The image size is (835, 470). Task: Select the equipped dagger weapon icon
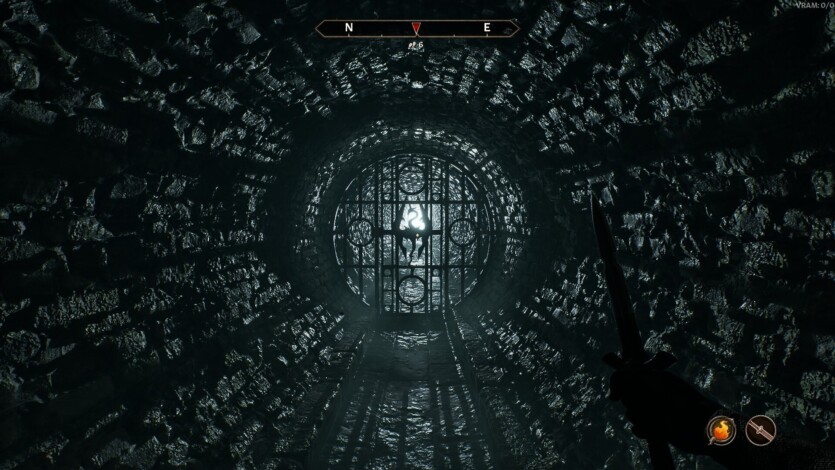[x=761, y=430]
